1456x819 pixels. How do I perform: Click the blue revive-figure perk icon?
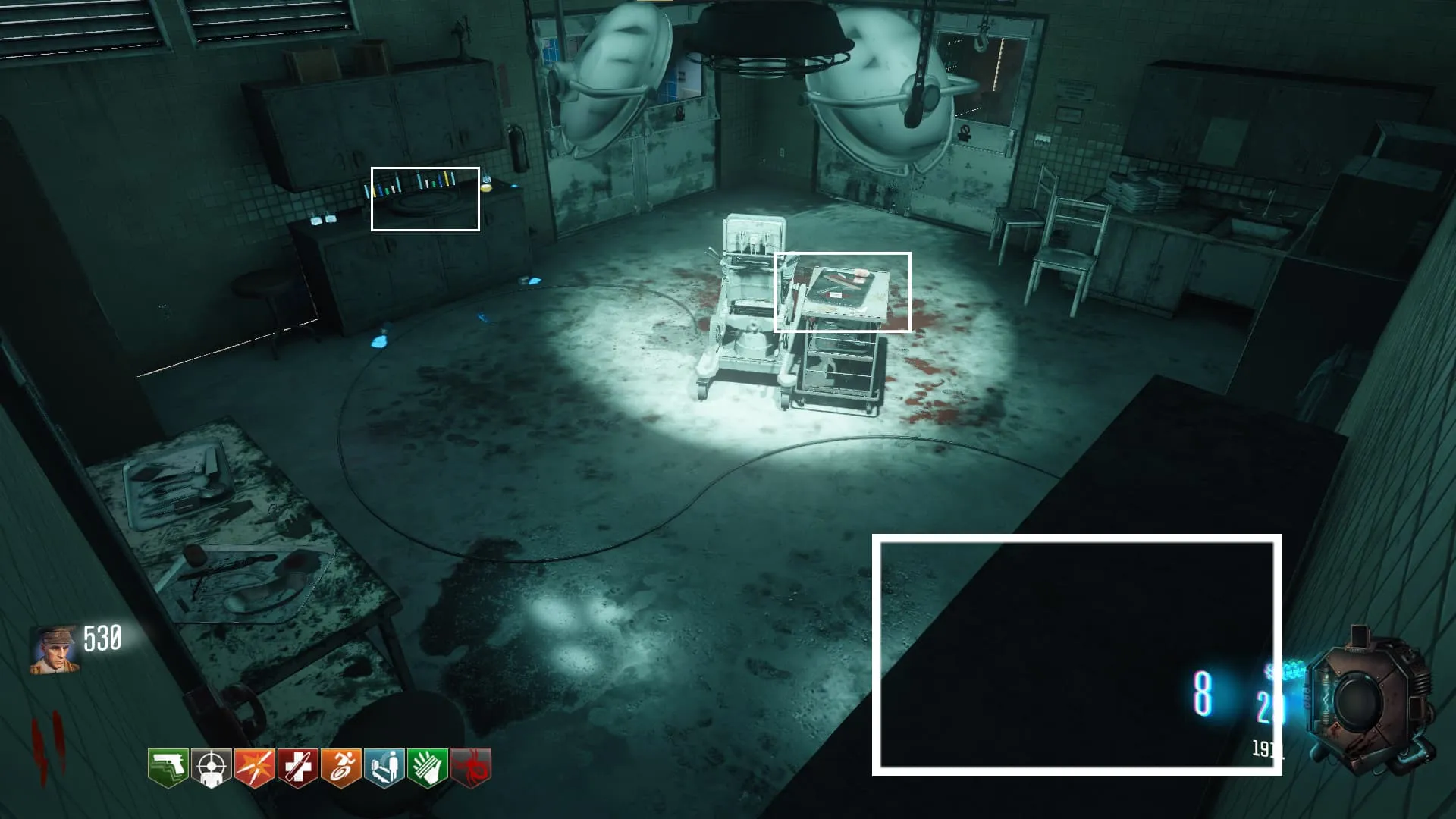[x=384, y=768]
